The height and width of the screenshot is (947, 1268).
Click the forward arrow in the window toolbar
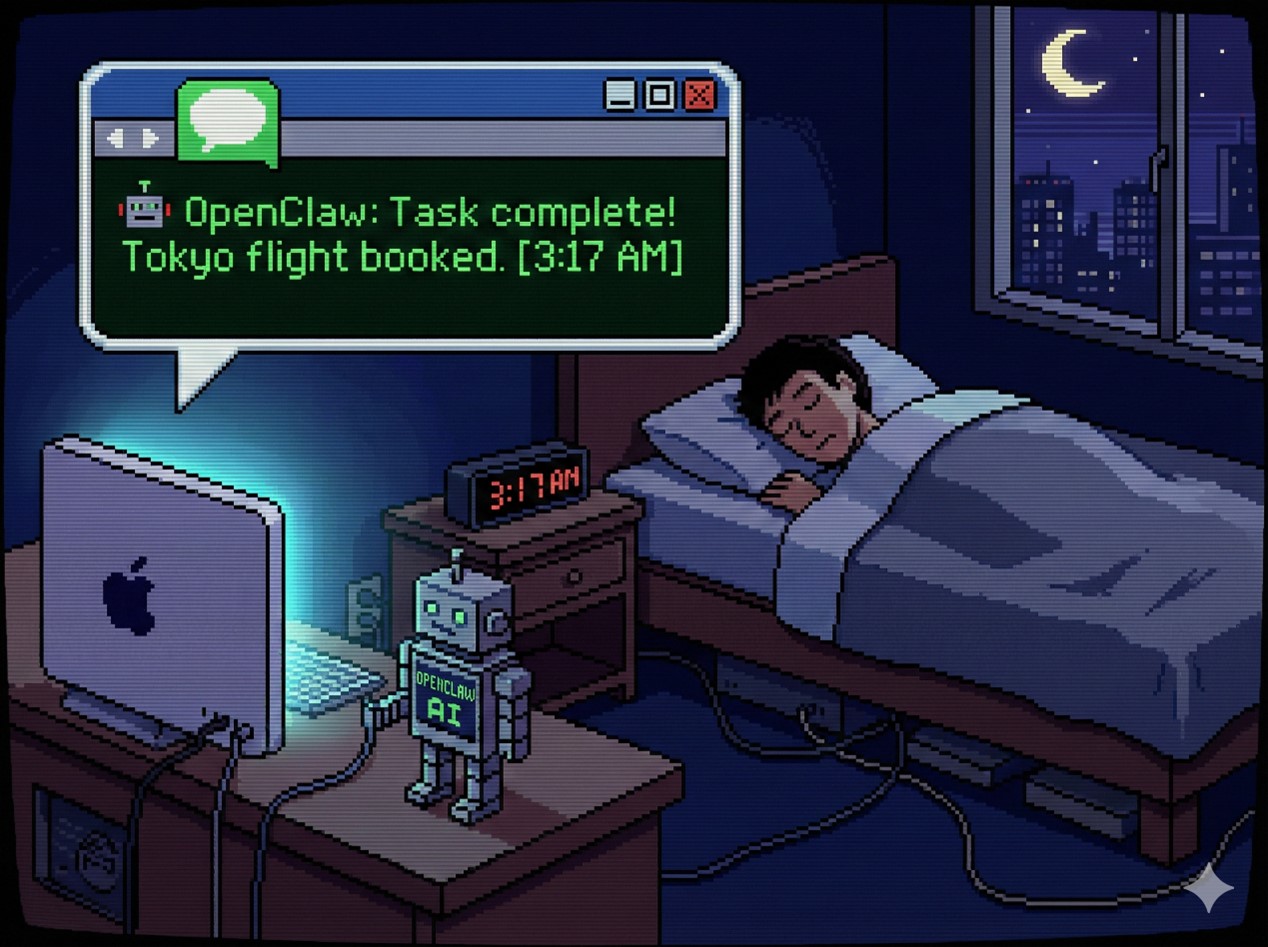point(150,138)
